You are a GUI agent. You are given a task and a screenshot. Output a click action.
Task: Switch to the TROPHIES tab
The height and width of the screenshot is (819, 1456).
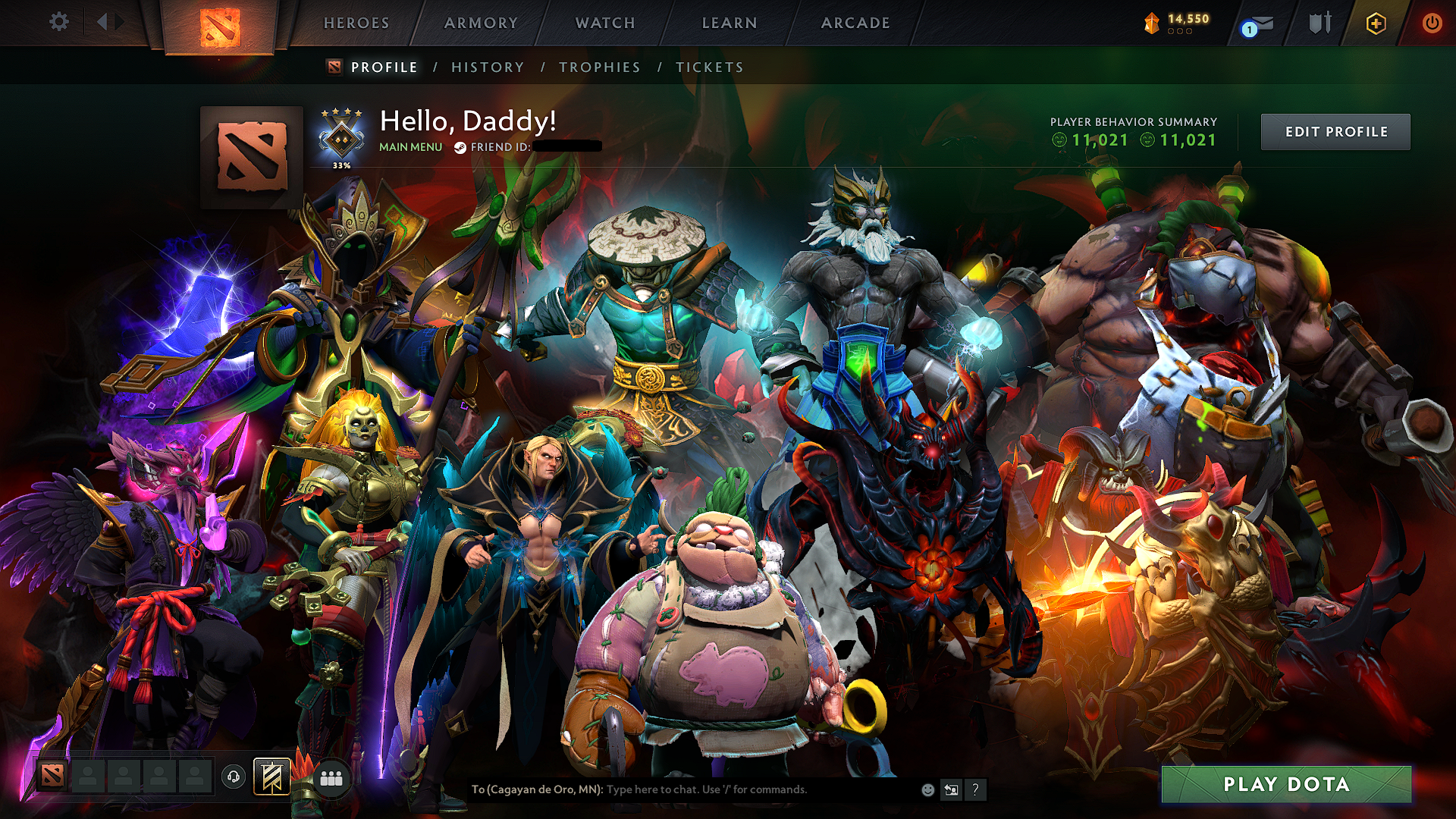point(599,67)
